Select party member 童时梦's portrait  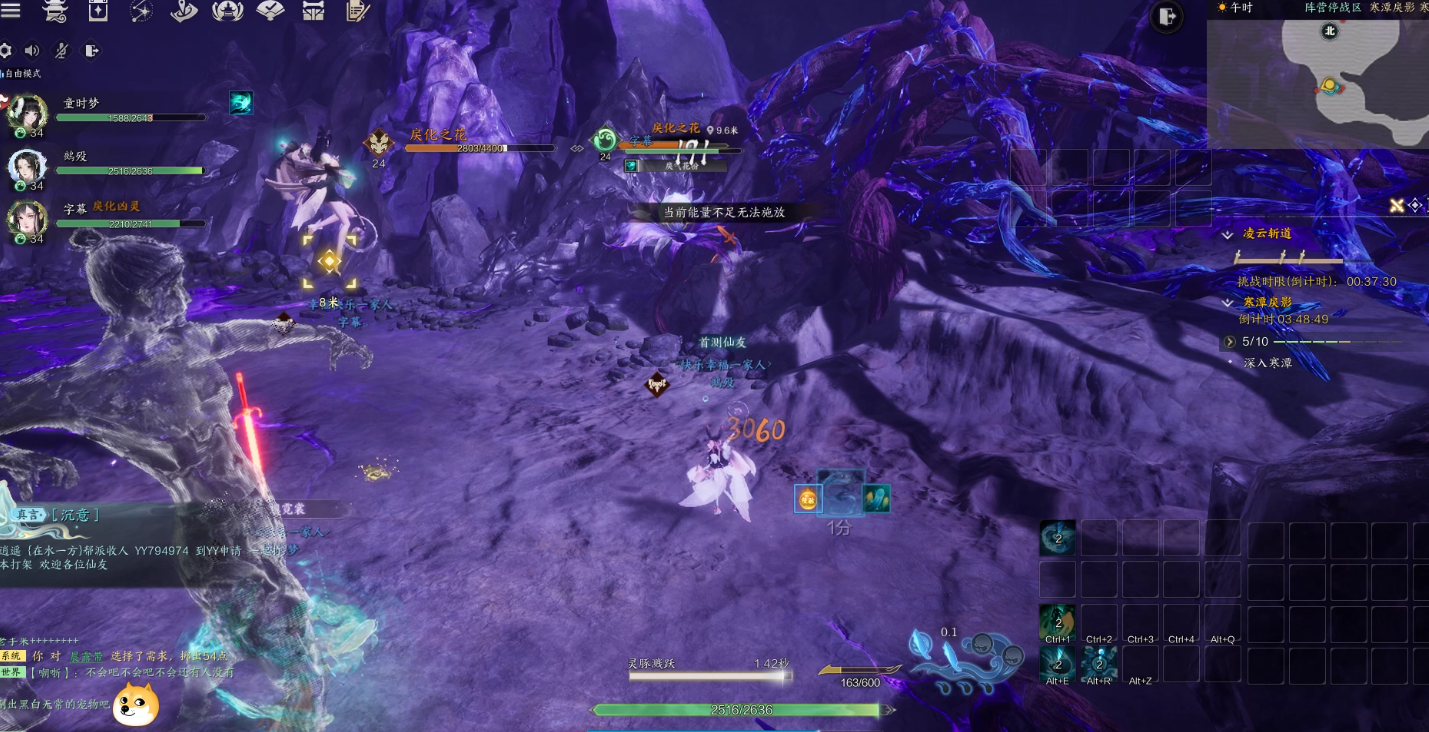tap(28, 113)
